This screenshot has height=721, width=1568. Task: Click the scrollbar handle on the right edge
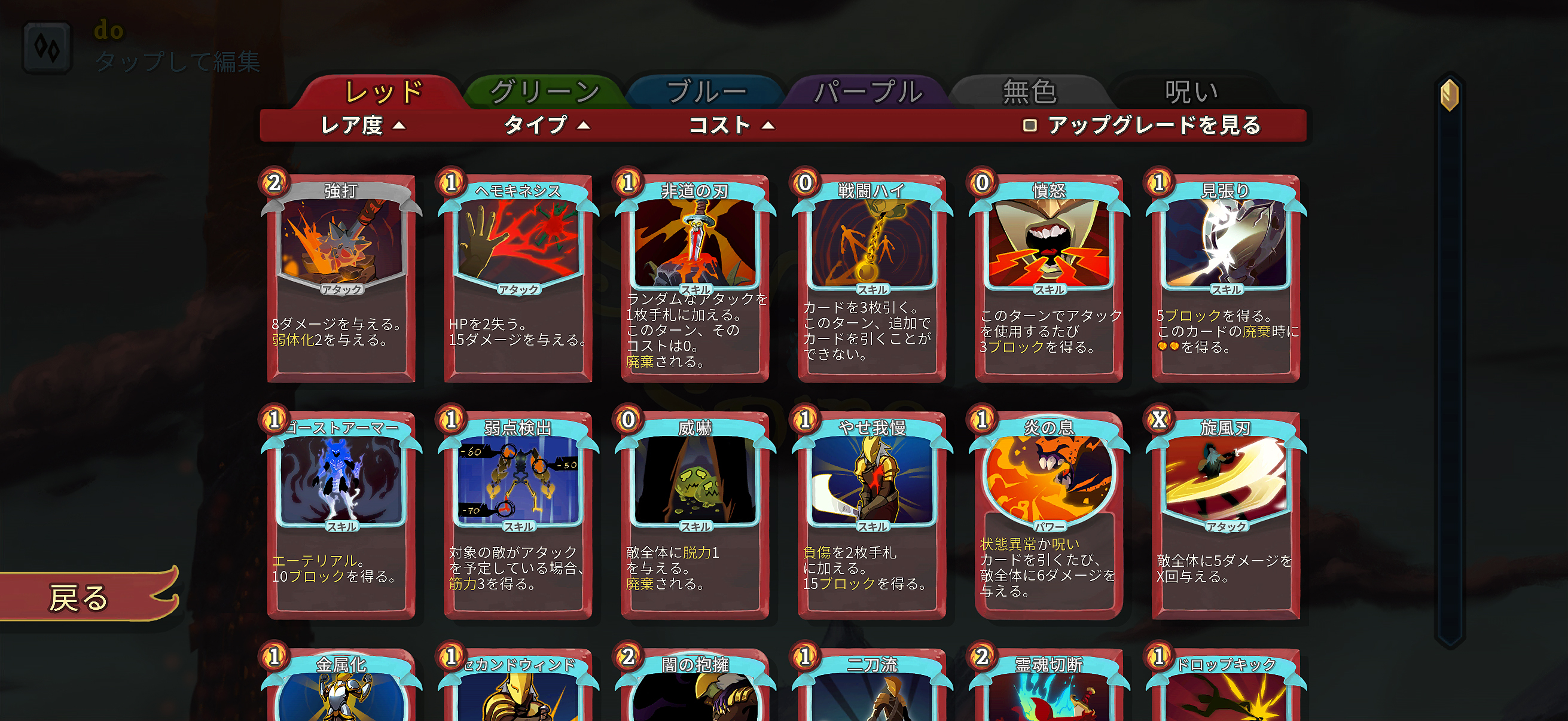1450,96
